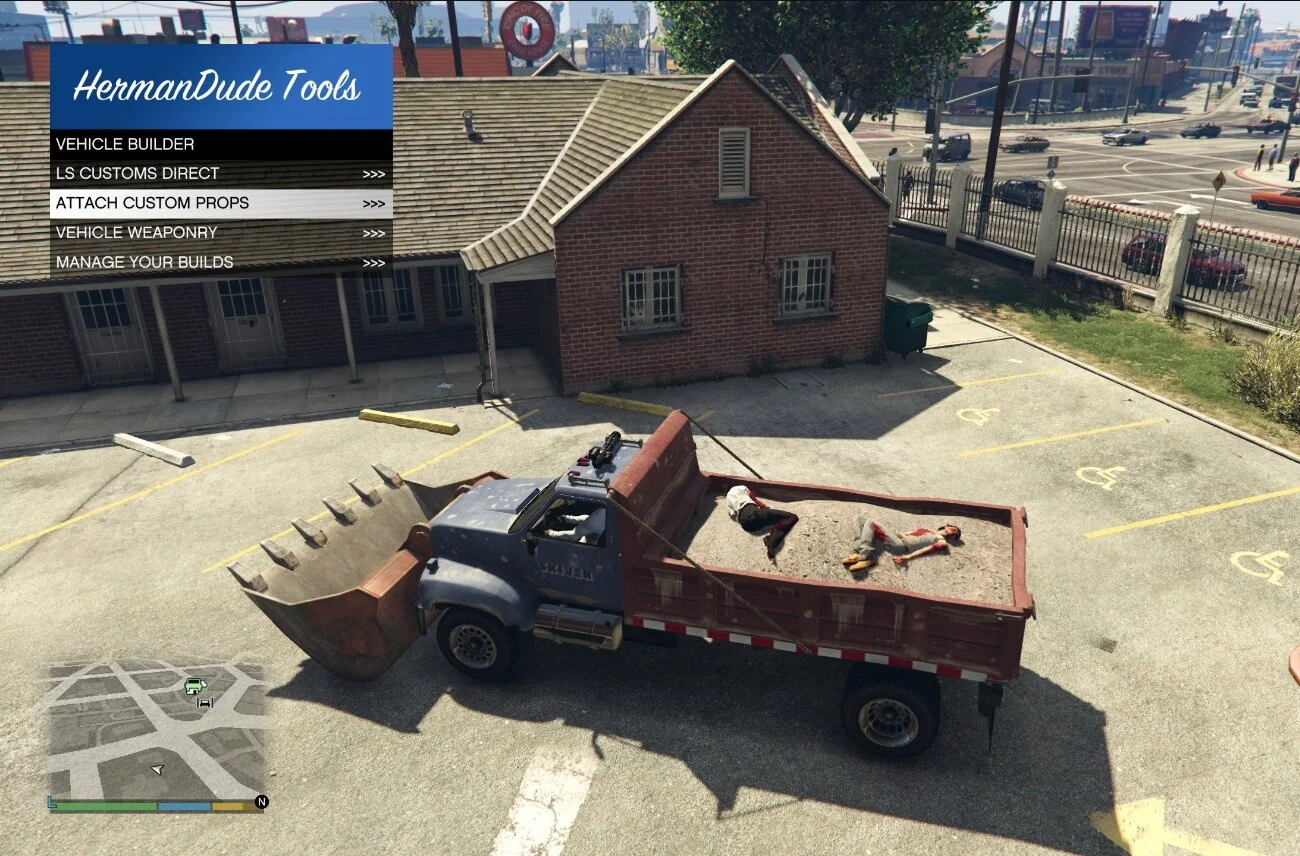Open the Vehicle Weaponry submenu
Image resolution: width=1300 pixels, height=856 pixels.
[x=221, y=233]
